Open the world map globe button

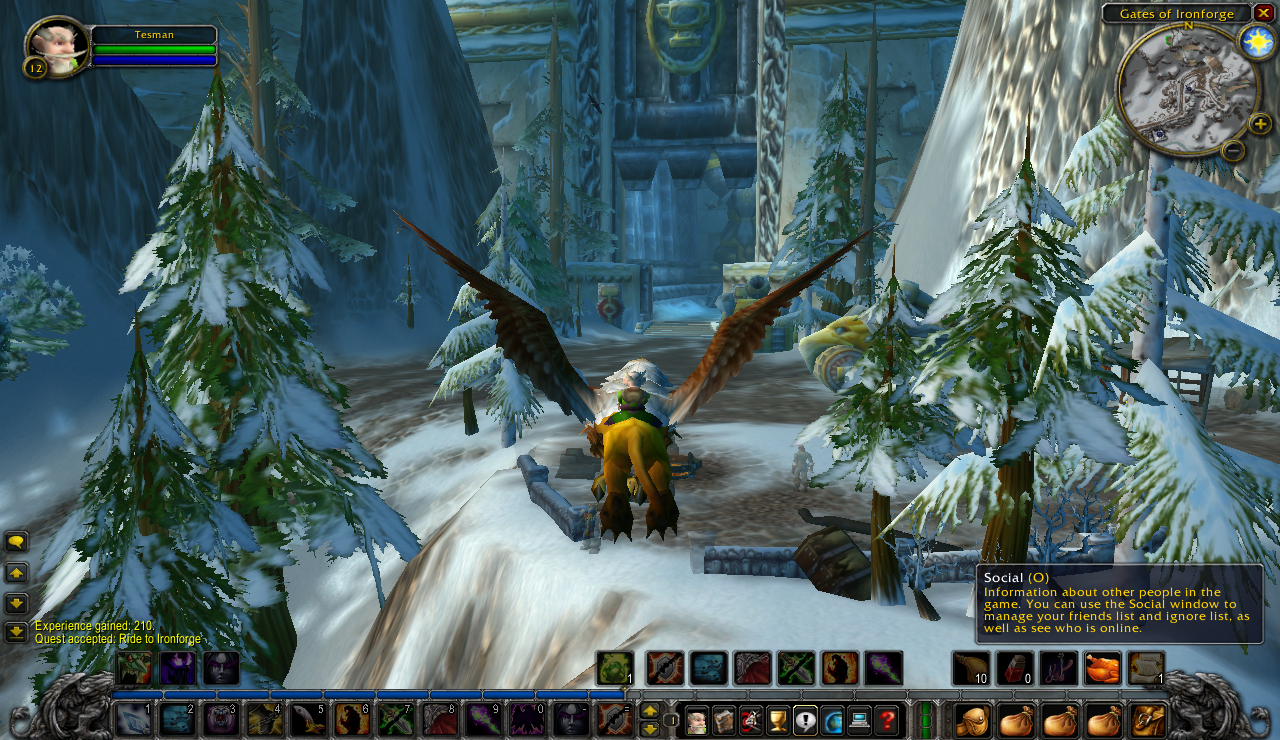833,720
